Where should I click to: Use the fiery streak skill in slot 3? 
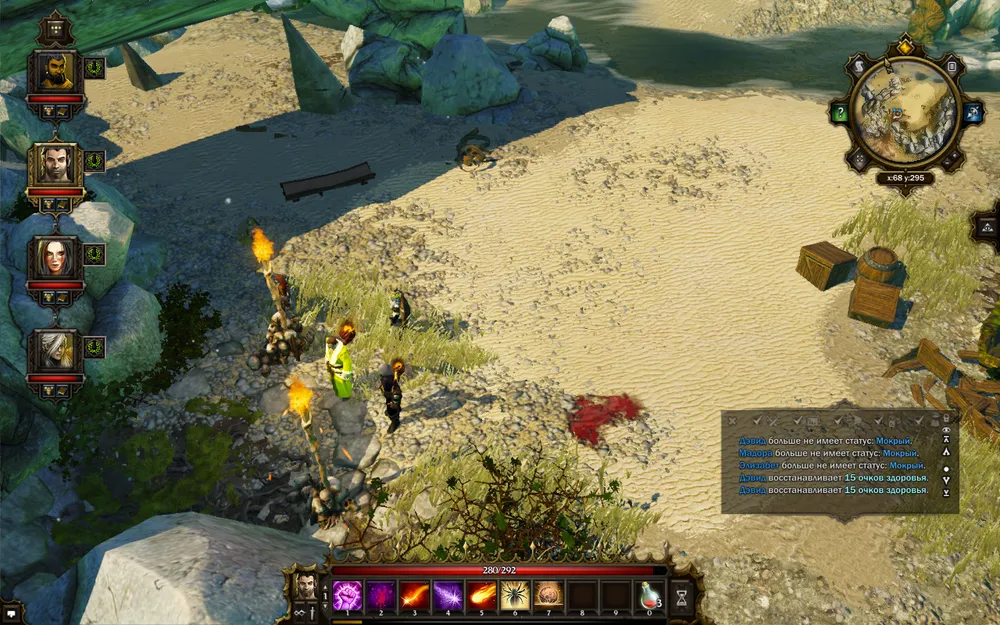point(414,596)
